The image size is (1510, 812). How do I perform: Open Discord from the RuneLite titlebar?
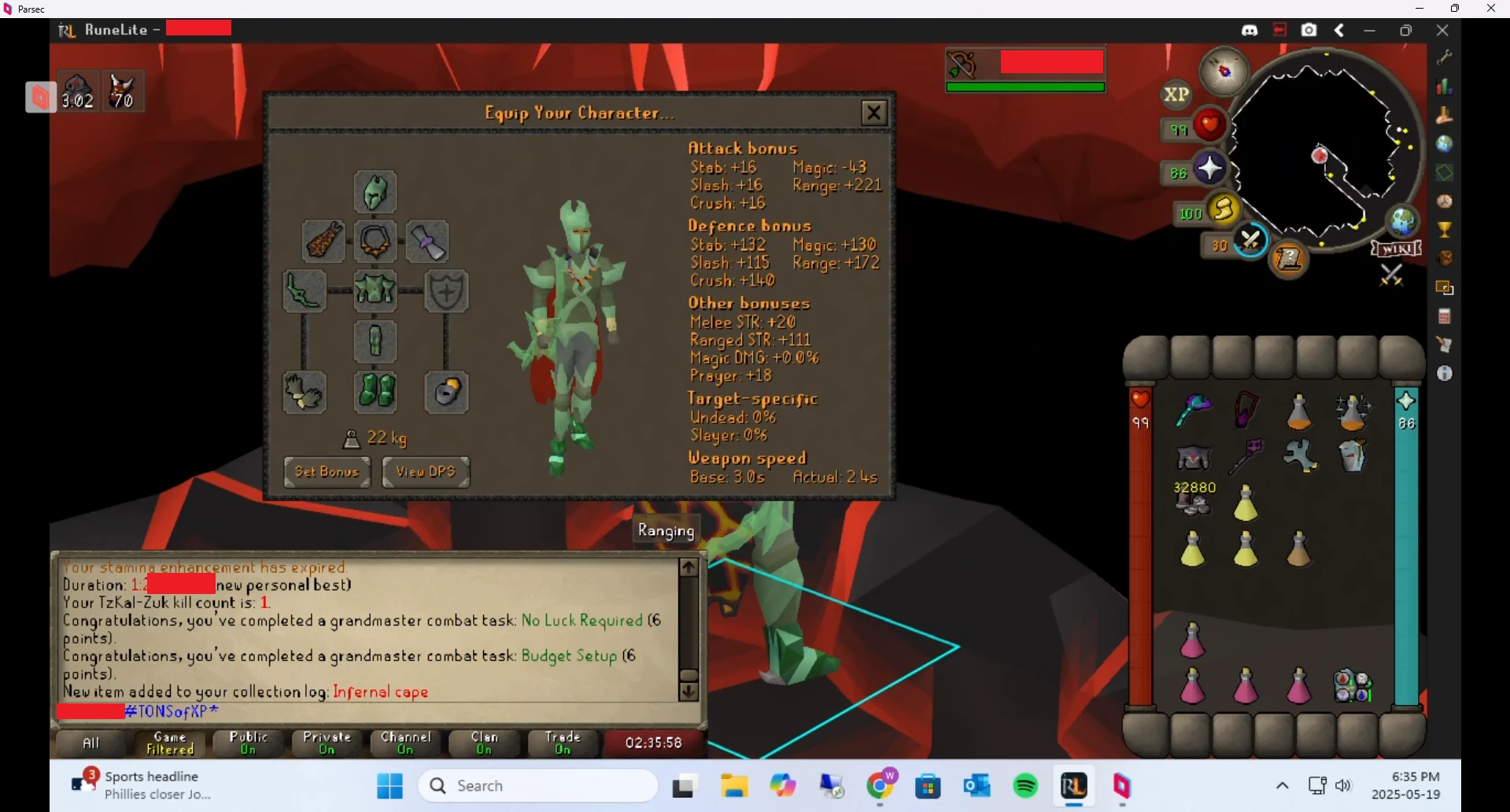[1250, 30]
